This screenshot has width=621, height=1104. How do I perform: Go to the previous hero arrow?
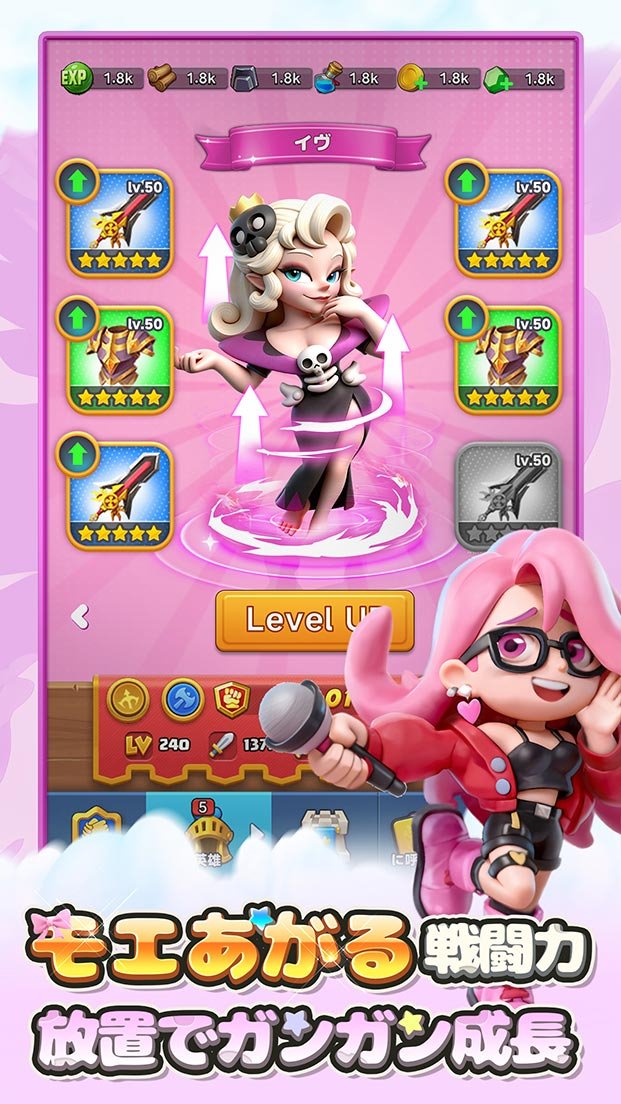(x=80, y=617)
